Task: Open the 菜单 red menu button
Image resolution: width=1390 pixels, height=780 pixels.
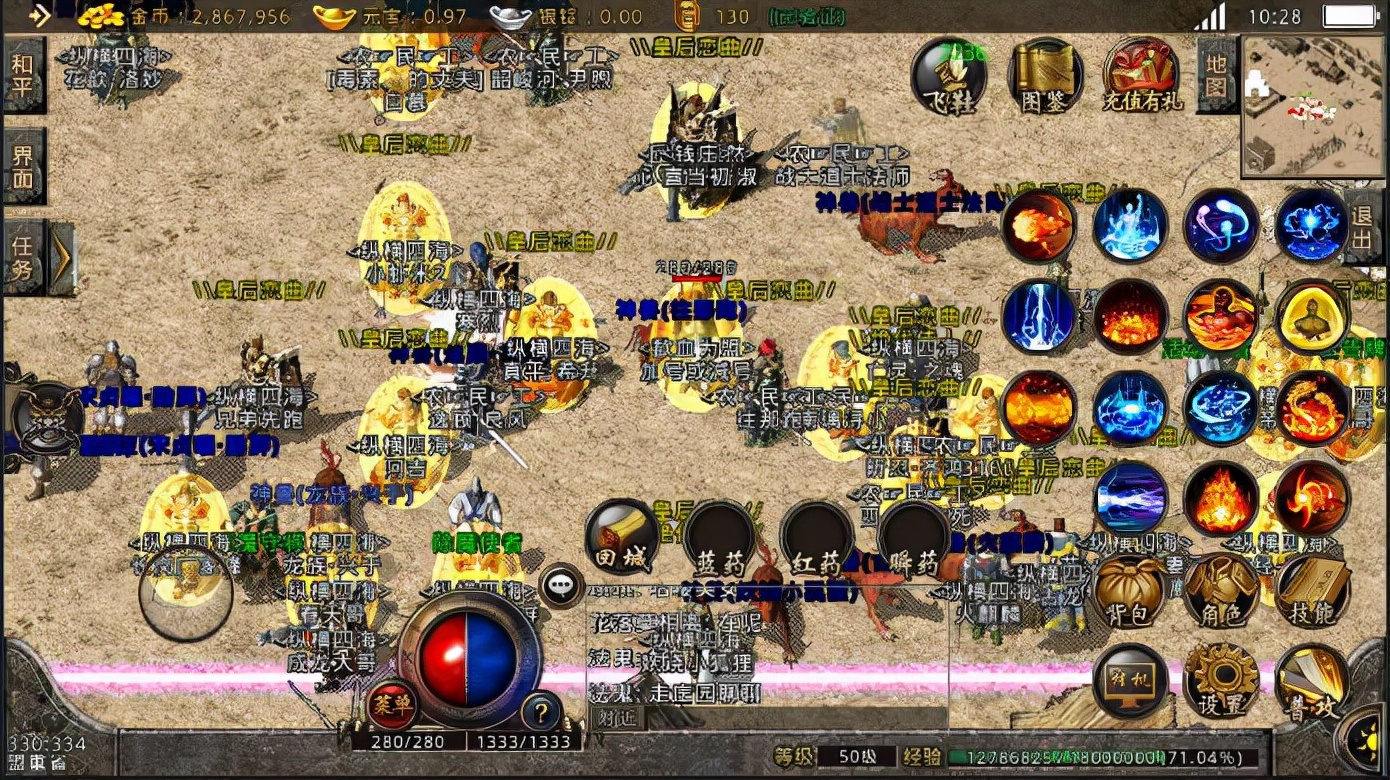Action: coord(392,705)
